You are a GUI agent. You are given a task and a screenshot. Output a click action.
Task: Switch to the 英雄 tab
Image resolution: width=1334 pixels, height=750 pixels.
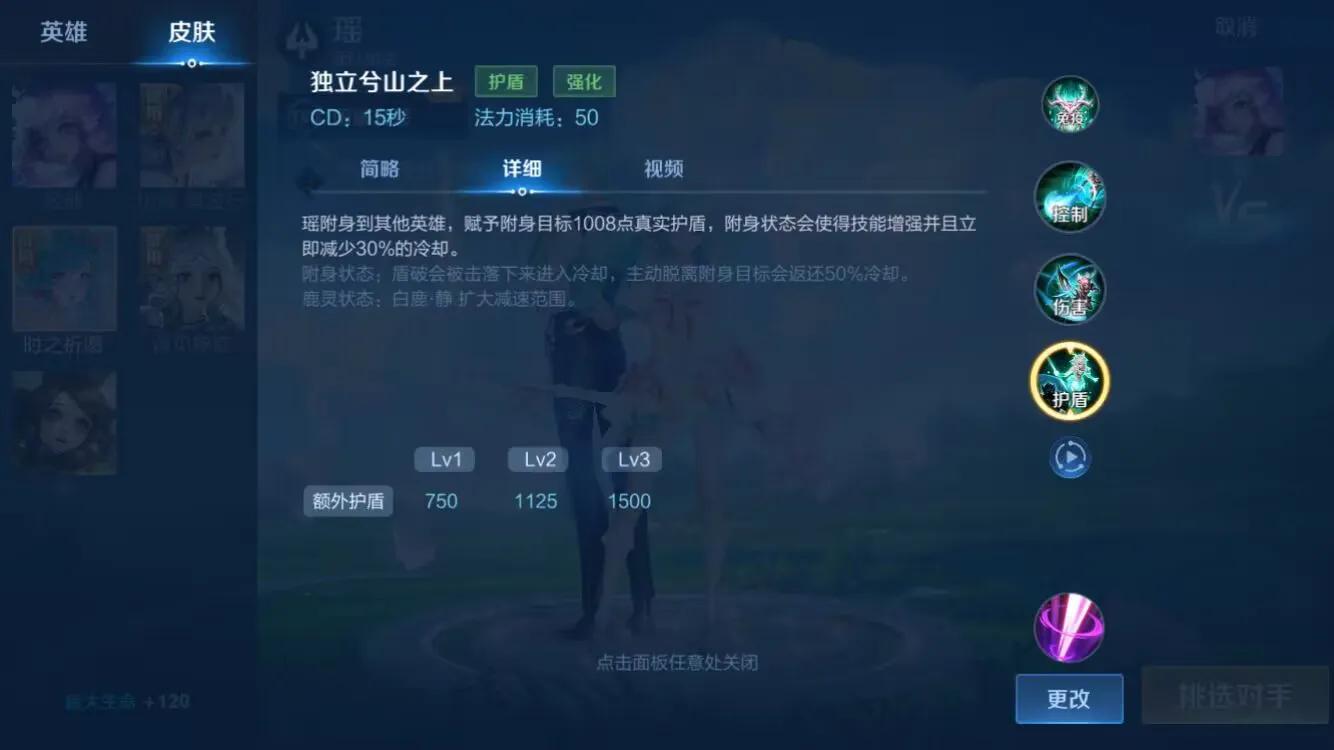65,31
